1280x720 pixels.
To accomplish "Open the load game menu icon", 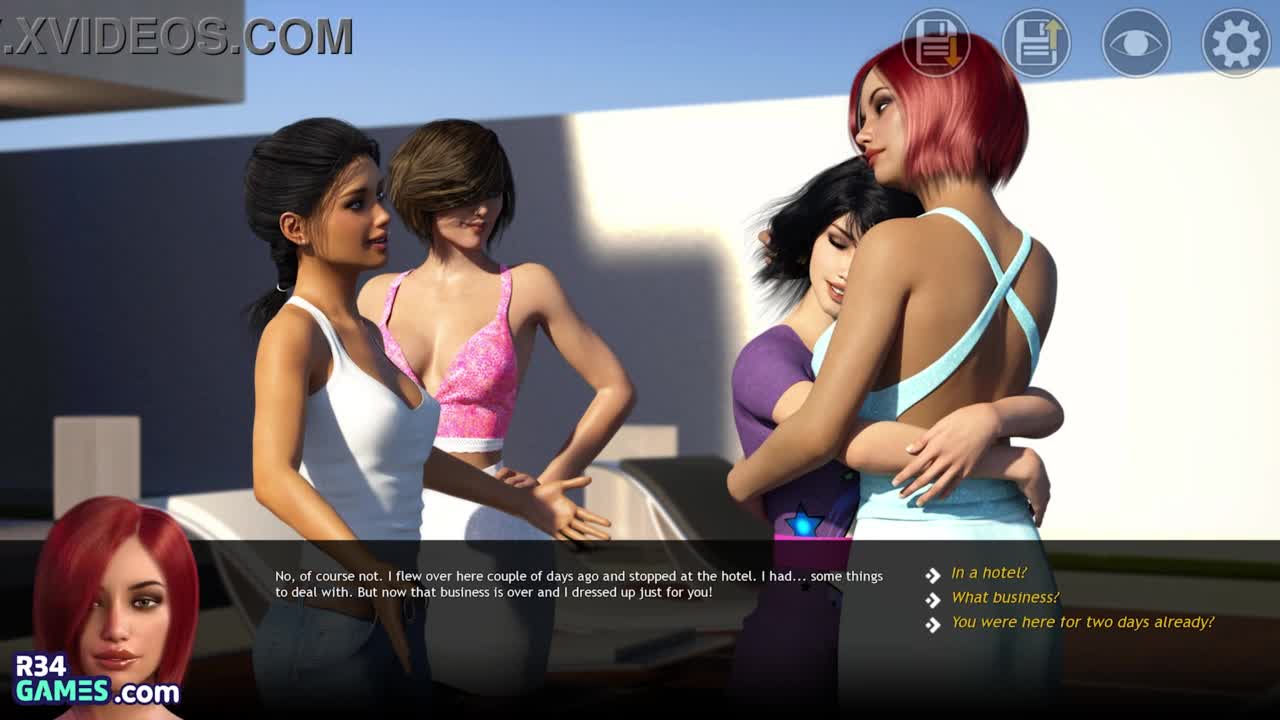I will coord(1036,43).
